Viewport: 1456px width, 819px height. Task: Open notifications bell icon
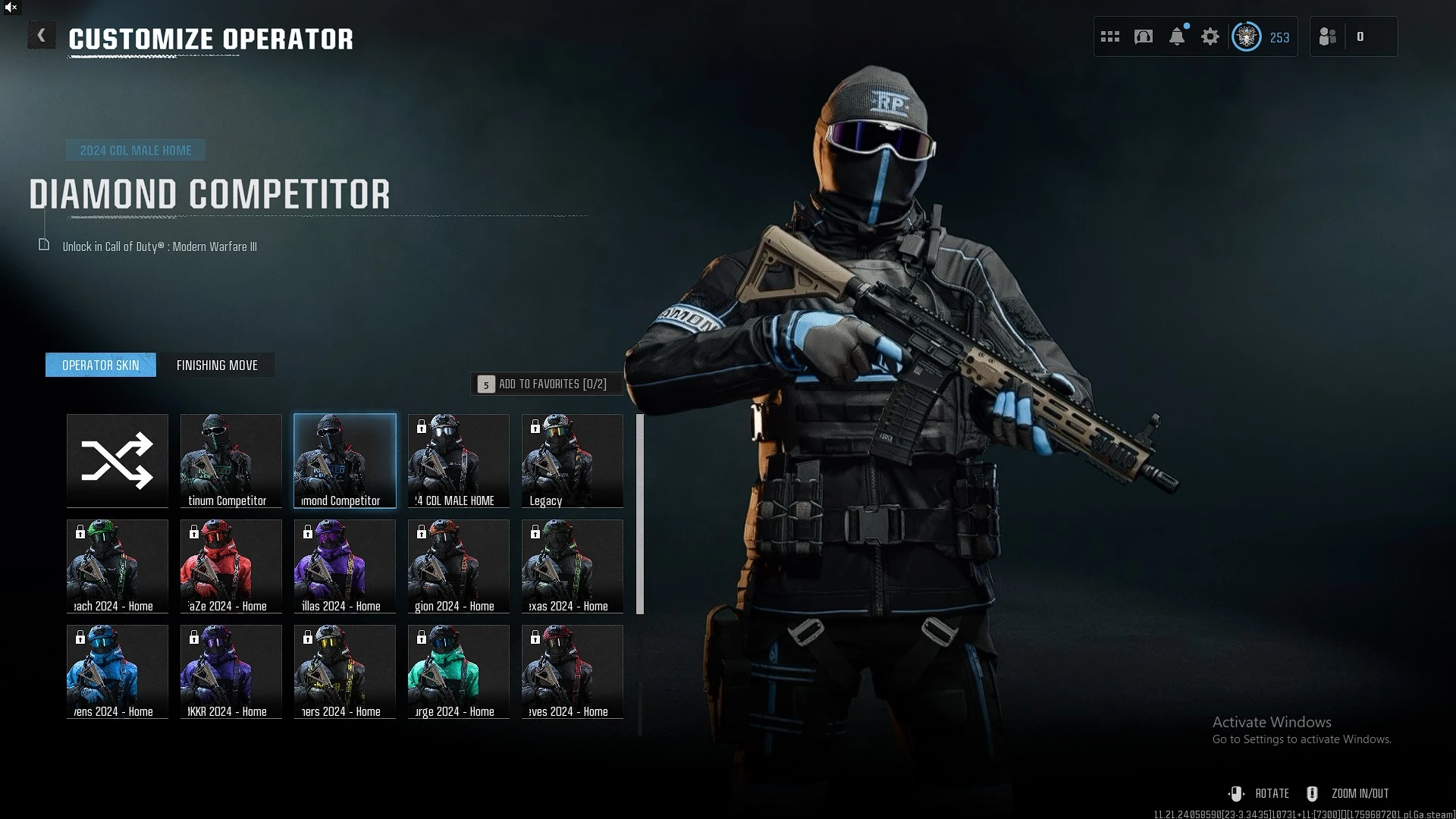(x=1177, y=36)
